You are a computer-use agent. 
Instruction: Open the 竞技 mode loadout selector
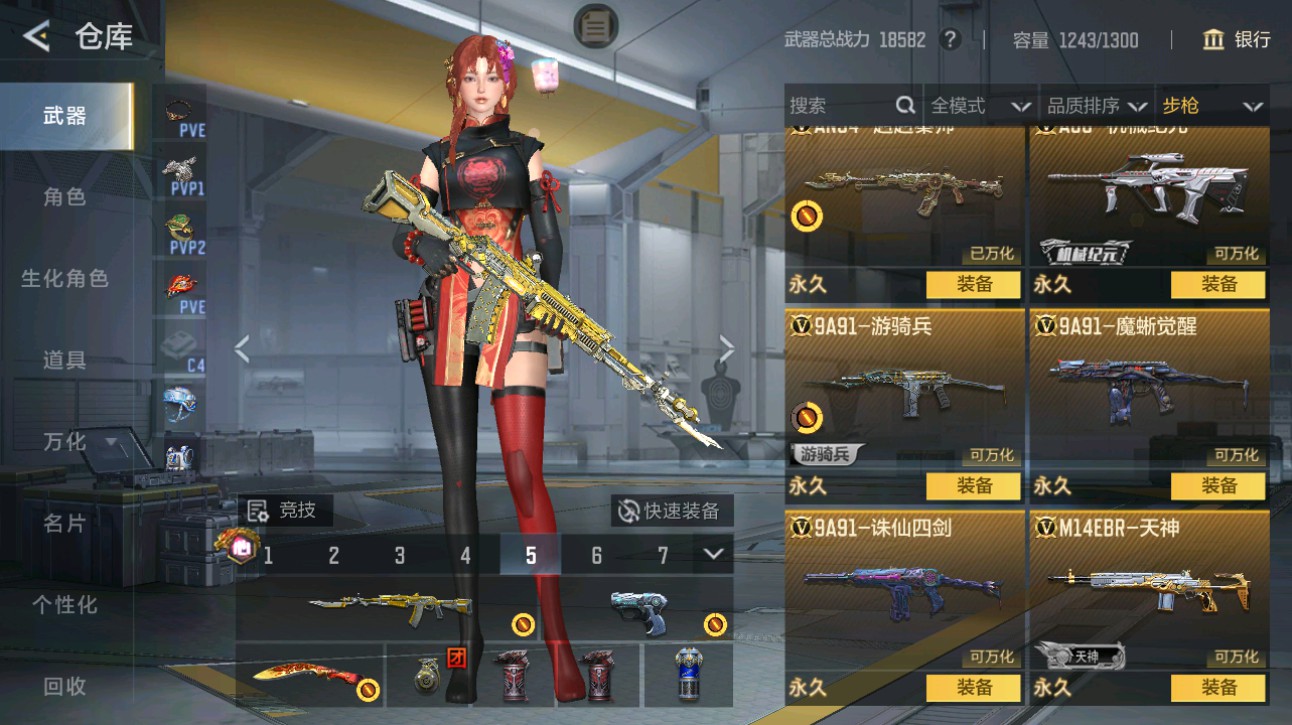pos(284,510)
